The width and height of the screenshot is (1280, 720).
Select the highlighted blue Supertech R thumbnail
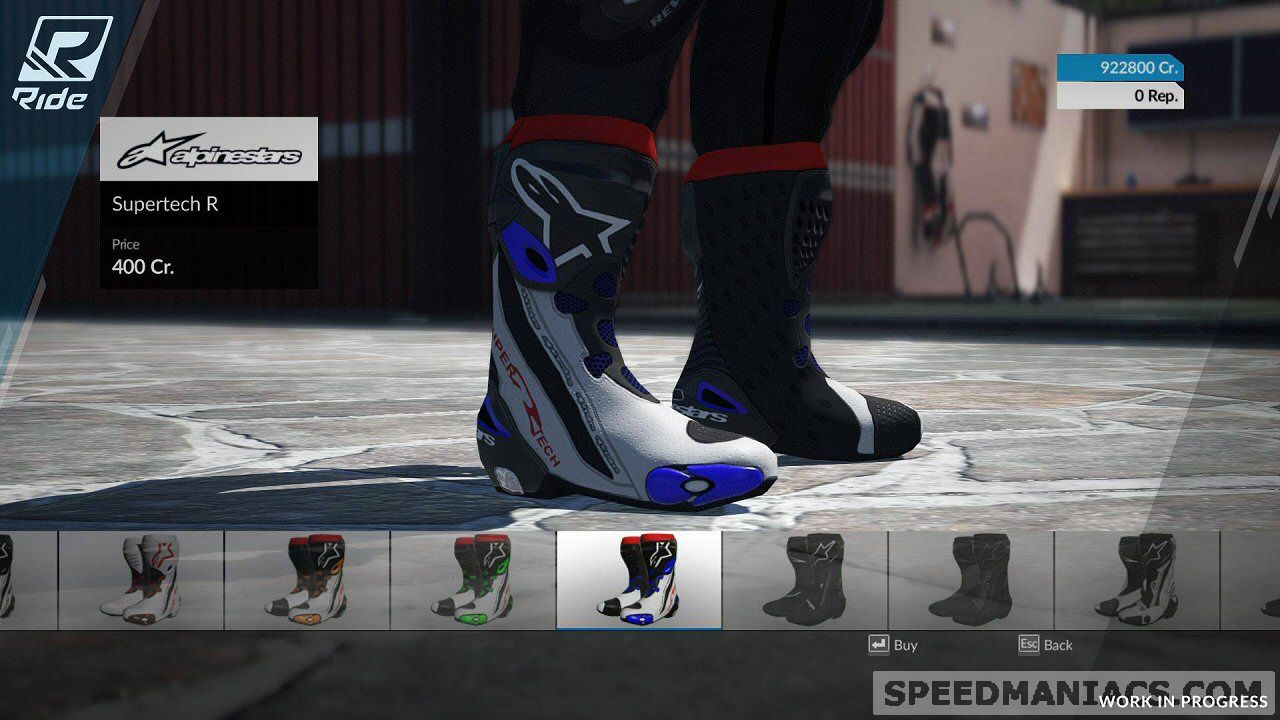[639, 580]
